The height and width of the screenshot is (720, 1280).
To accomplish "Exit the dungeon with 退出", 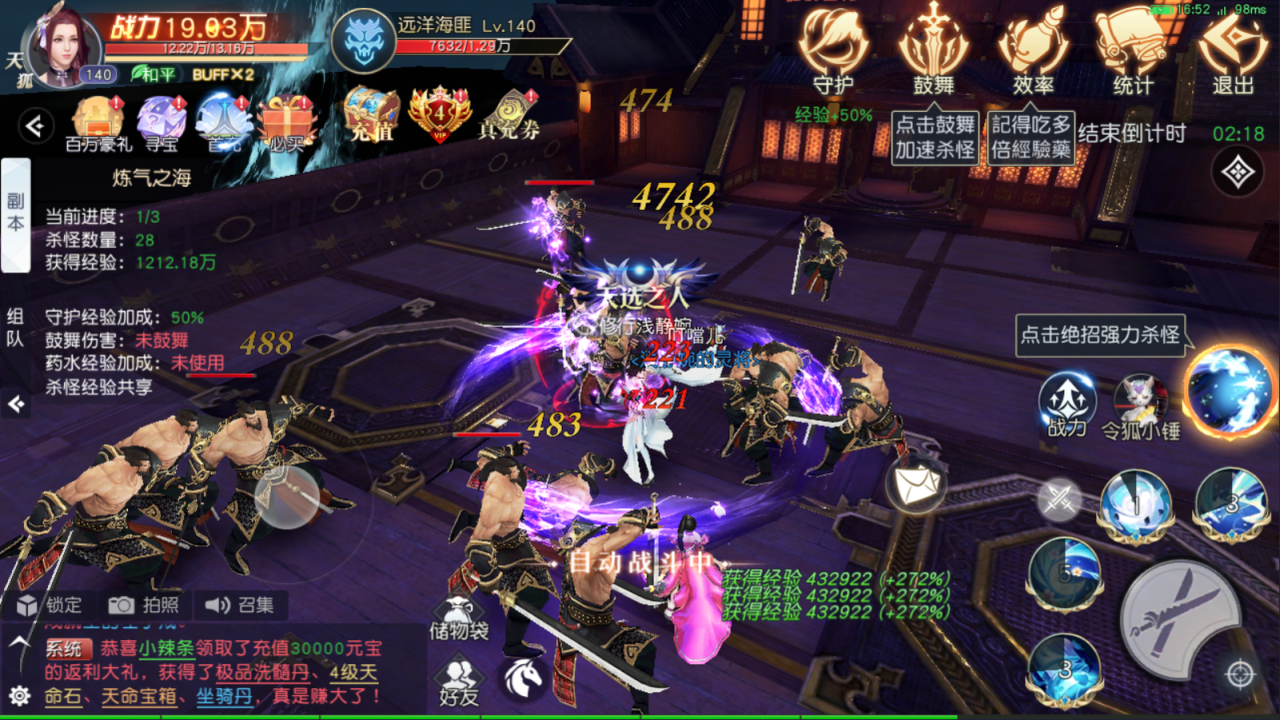I will [x=1232, y=50].
